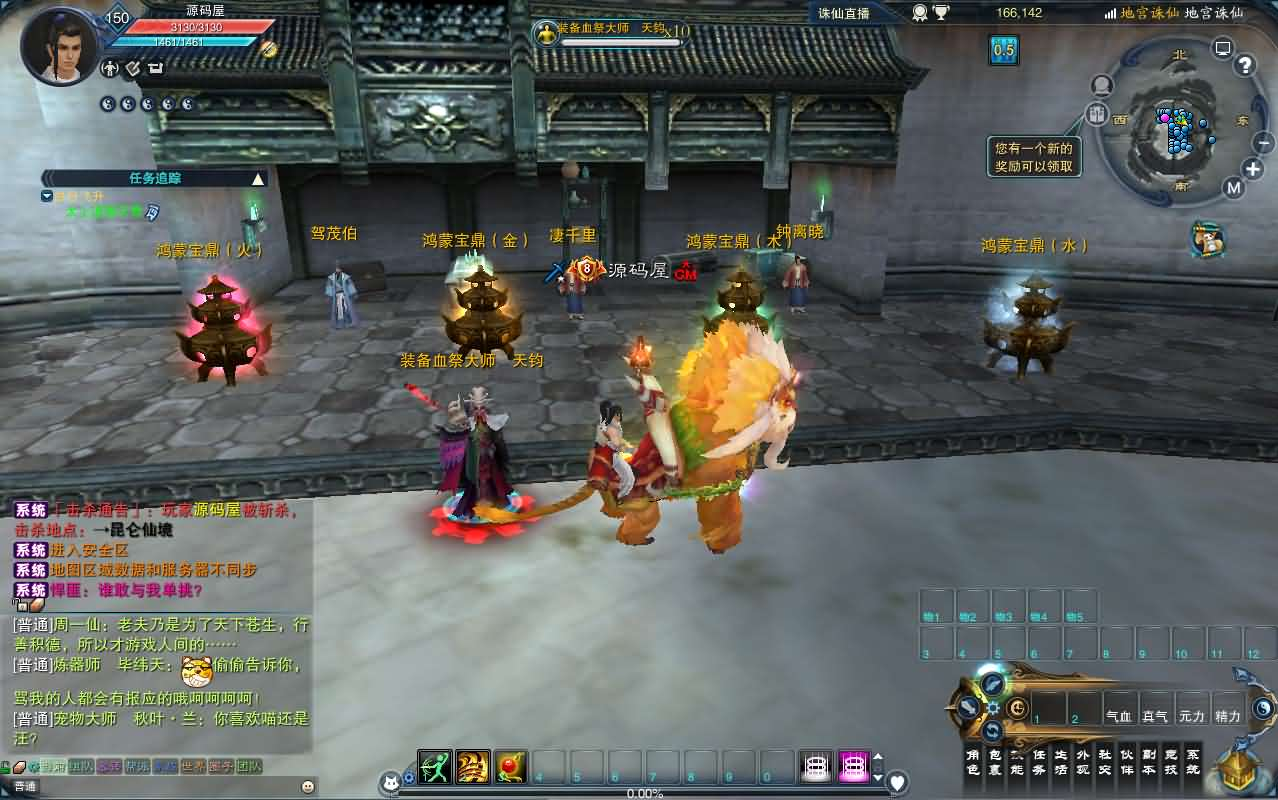Screen dimensions: 1278x800
Task: Open the world map with the M button
Action: point(1233,188)
